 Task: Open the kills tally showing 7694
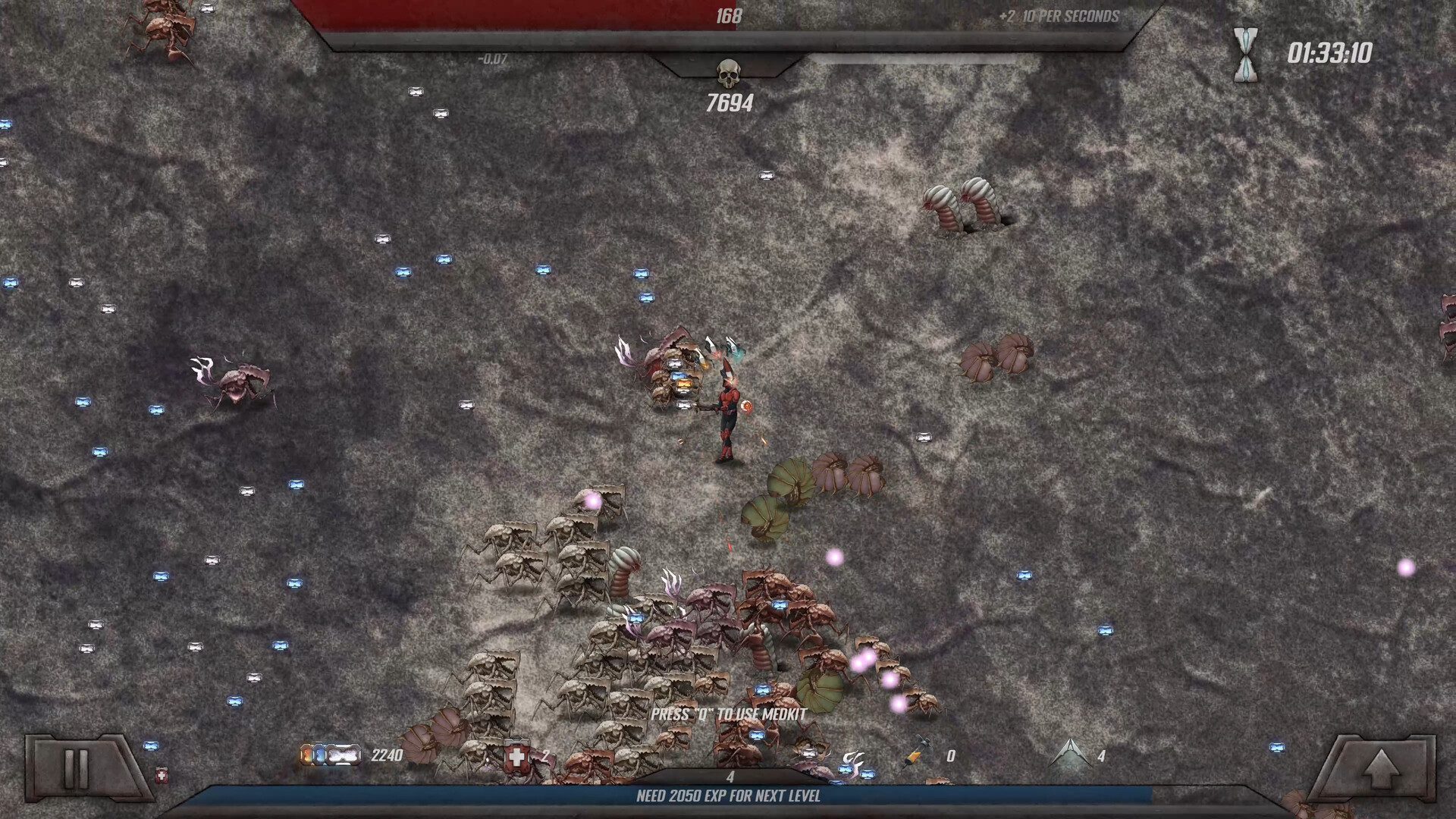pyautogui.click(x=730, y=101)
